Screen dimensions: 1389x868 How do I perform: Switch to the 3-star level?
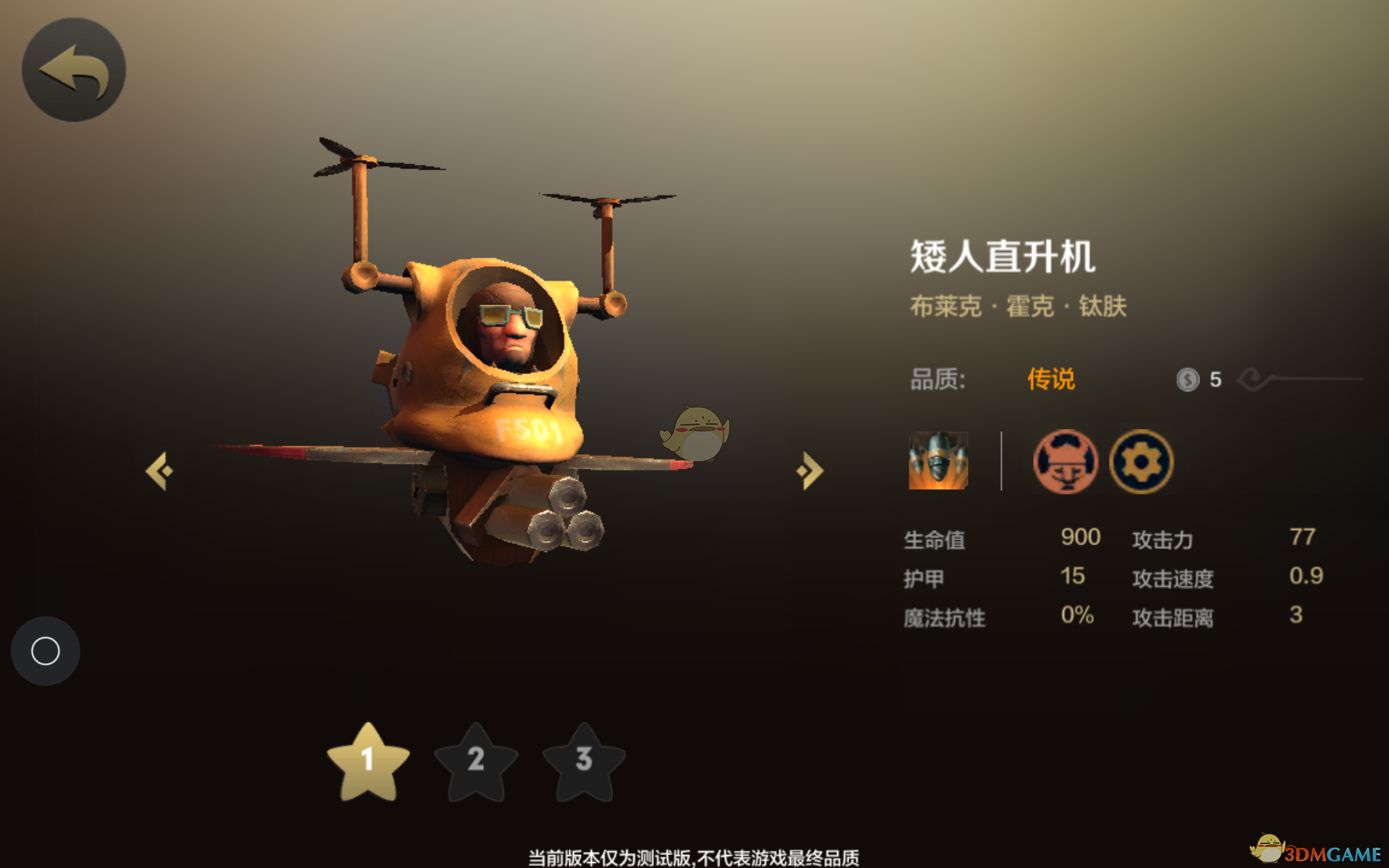(x=584, y=762)
